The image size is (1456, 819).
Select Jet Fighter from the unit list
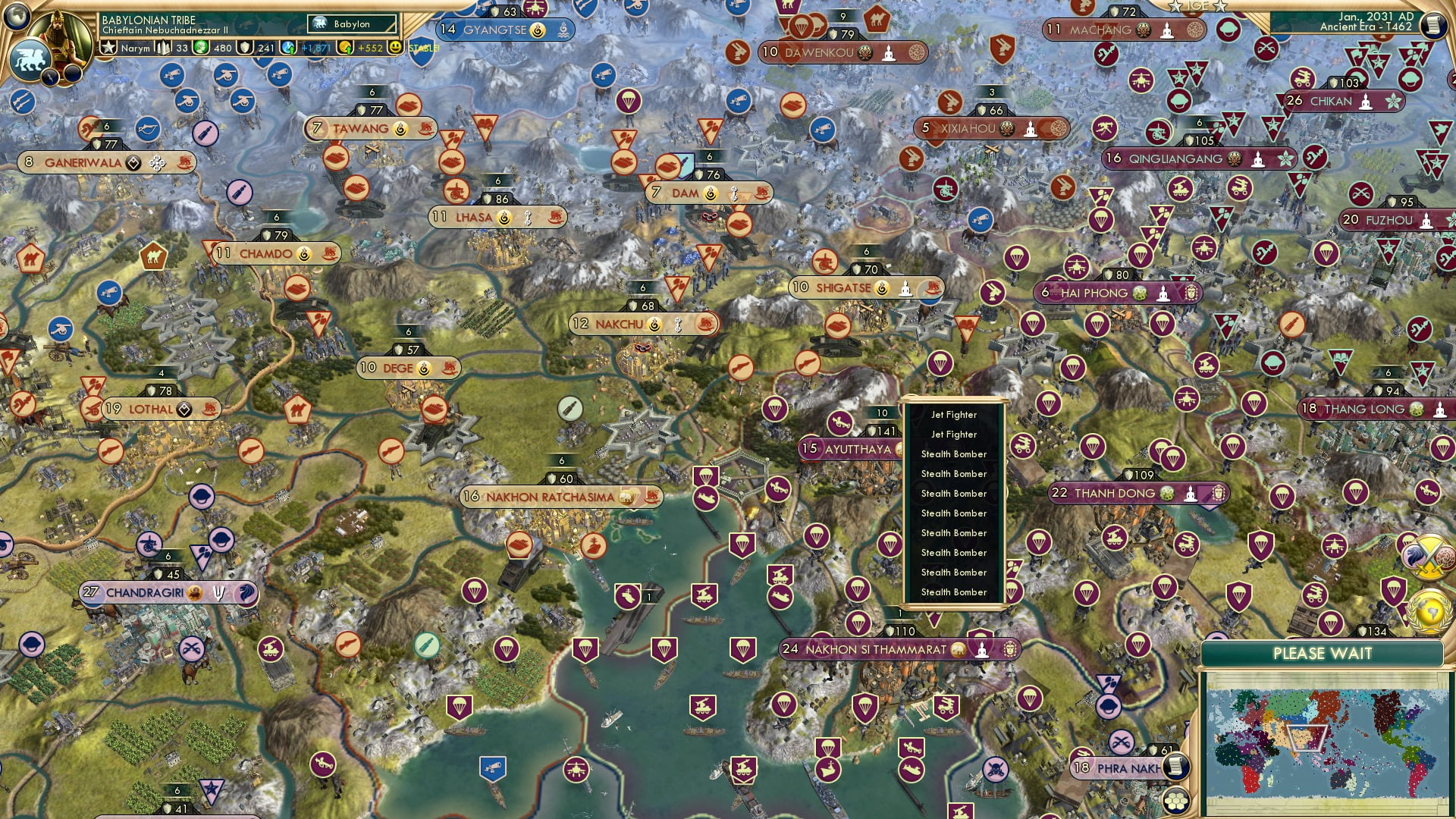point(954,415)
